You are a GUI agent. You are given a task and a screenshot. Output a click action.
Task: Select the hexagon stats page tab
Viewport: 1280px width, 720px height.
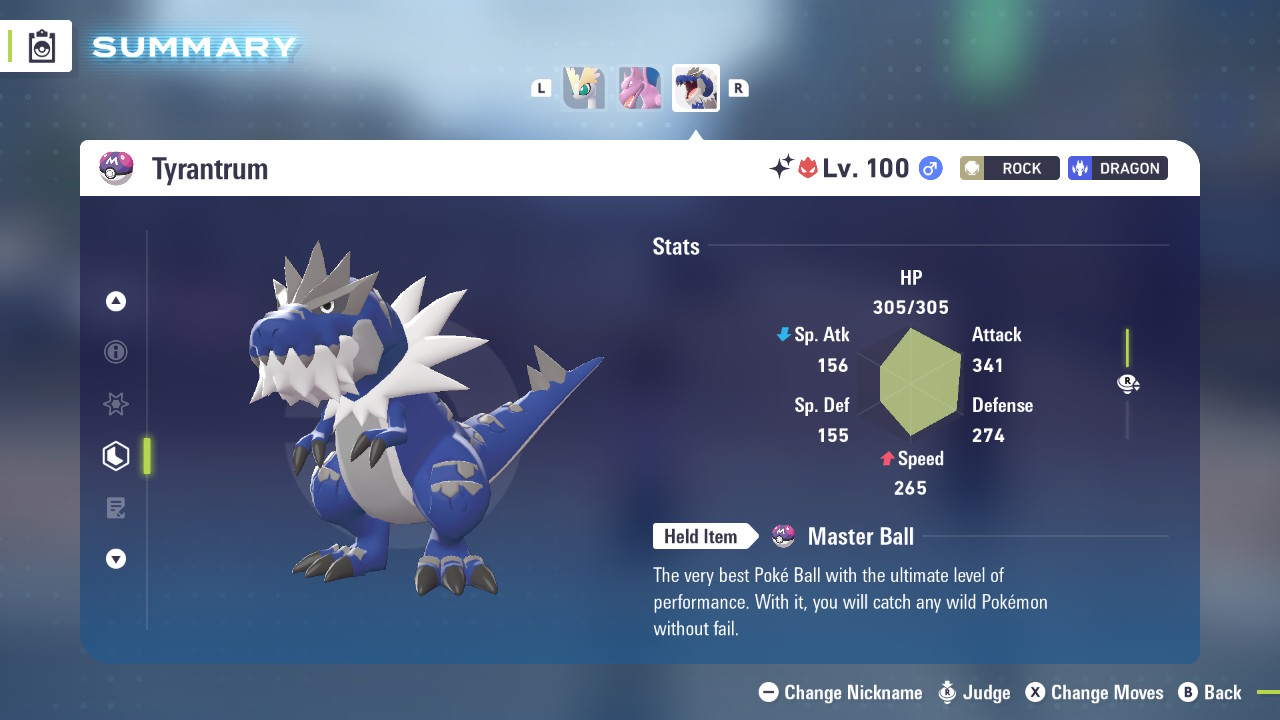[x=116, y=456]
